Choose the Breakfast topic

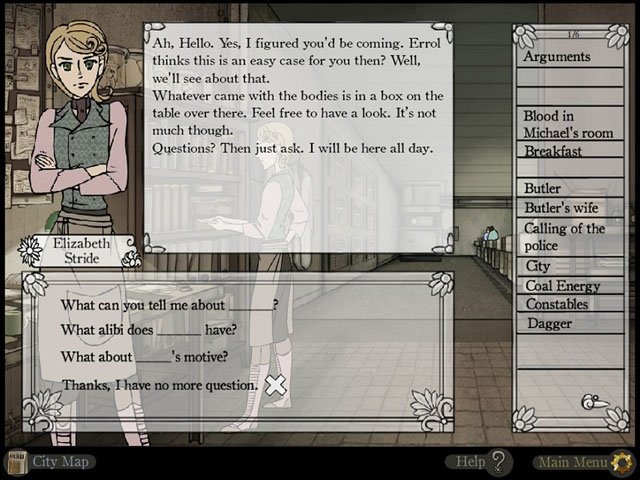point(553,151)
